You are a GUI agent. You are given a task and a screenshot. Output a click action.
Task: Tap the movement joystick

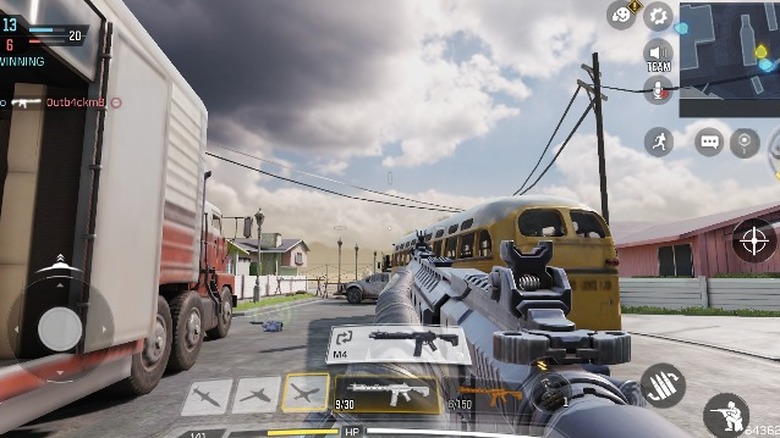59,328
